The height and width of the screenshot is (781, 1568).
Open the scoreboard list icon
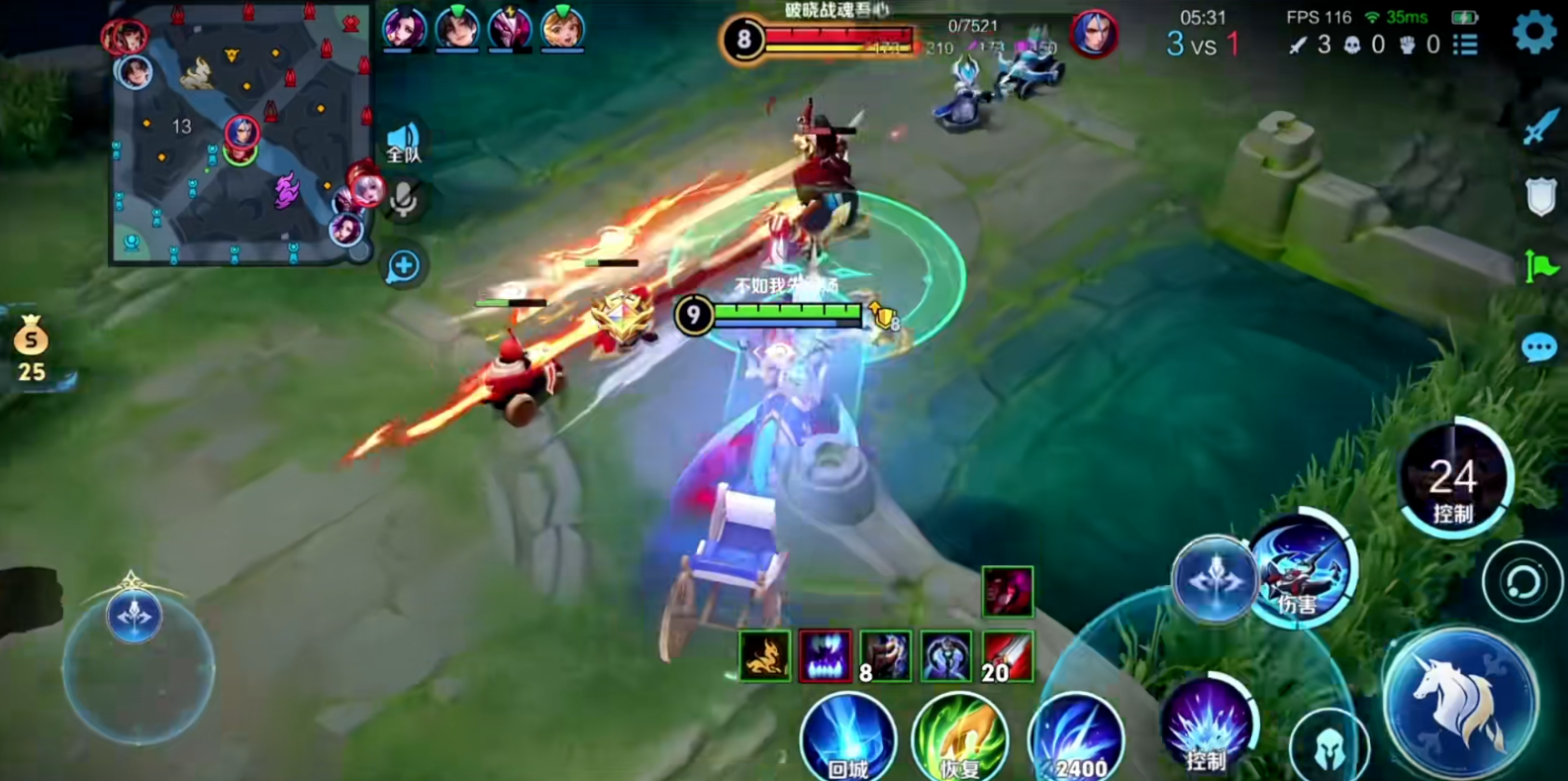click(x=1465, y=45)
